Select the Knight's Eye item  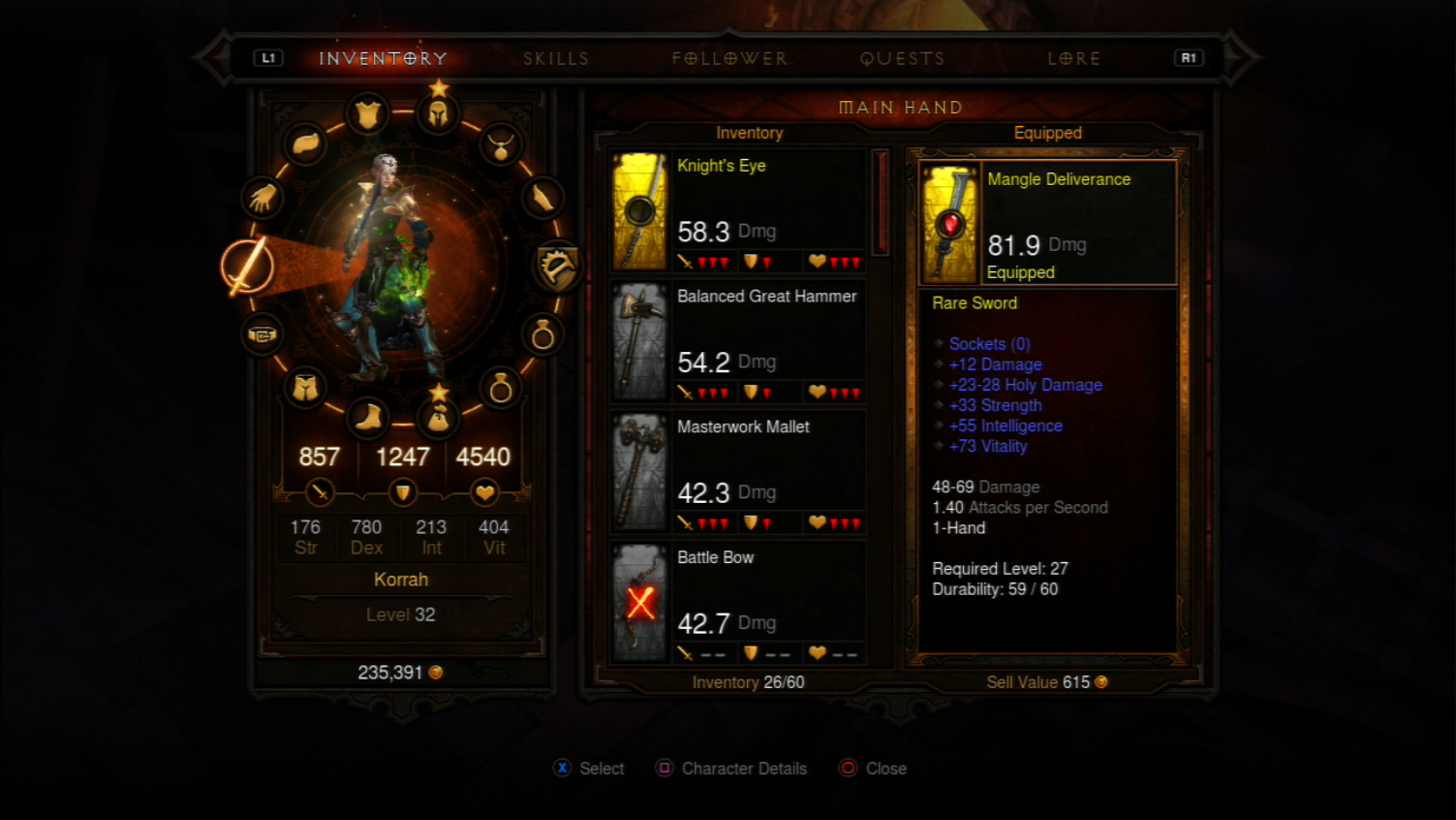738,210
